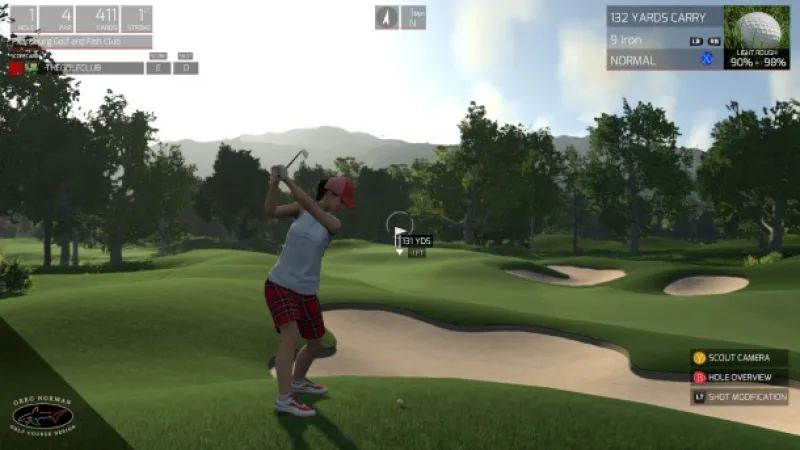Click the wind direction arrow icon
800x450 pixels.
(387, 17)
